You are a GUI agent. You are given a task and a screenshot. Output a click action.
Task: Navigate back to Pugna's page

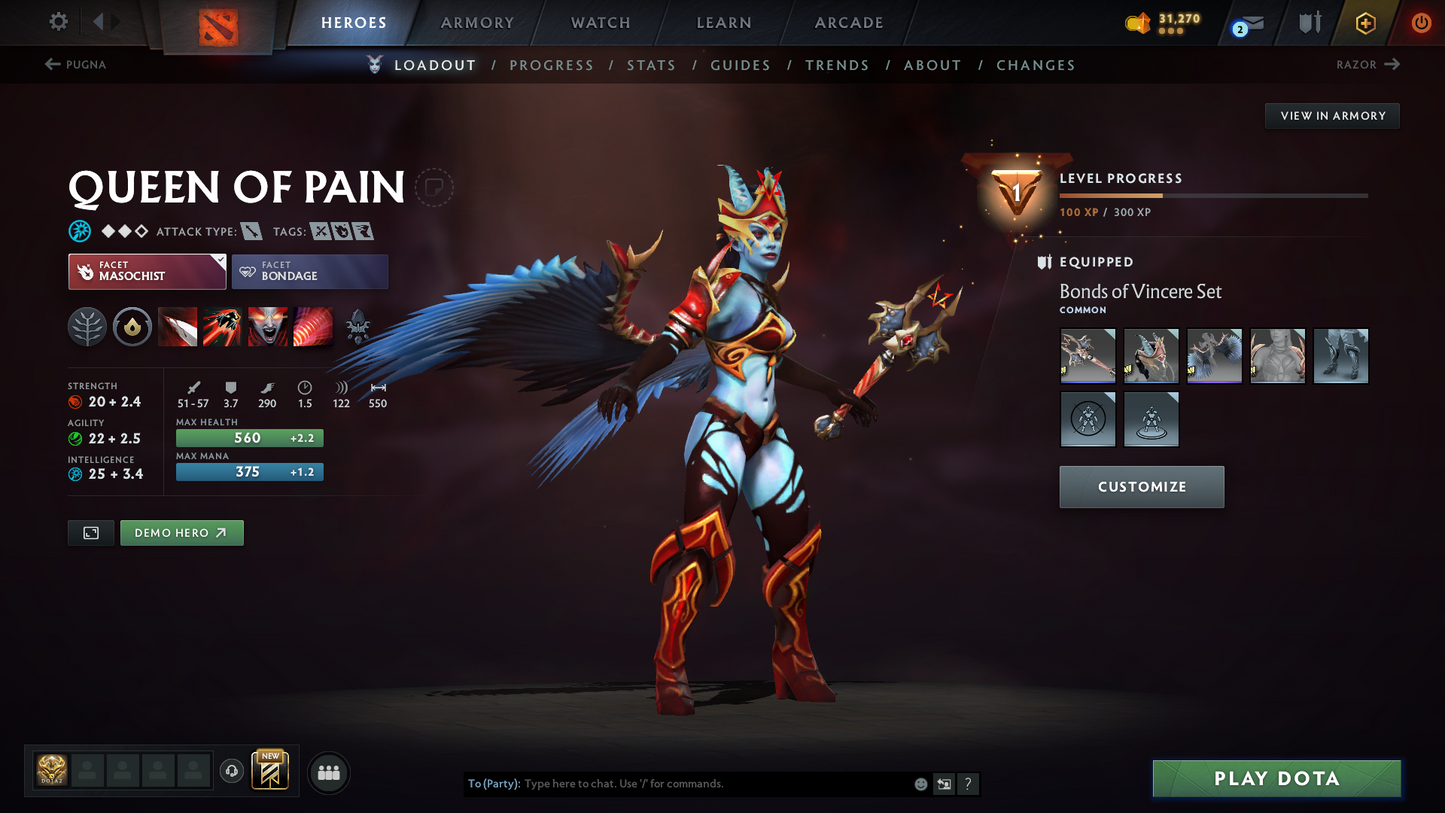pyautogui.click(x=75, y=64)
